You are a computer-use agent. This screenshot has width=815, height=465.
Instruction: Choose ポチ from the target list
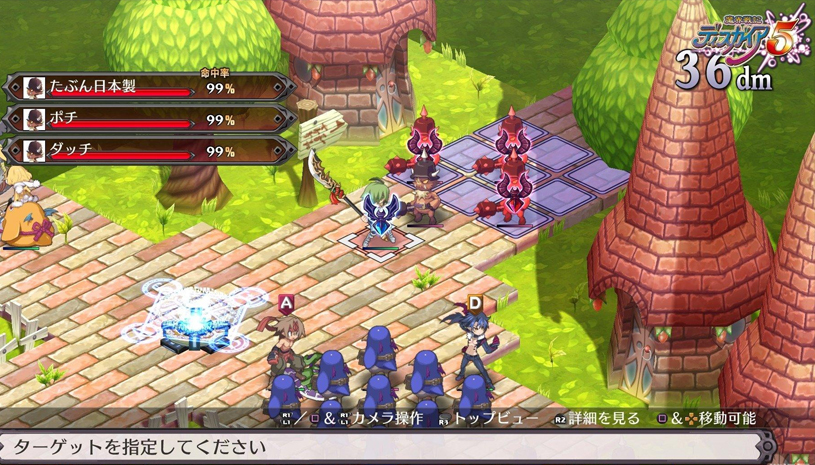click(150, 120)
